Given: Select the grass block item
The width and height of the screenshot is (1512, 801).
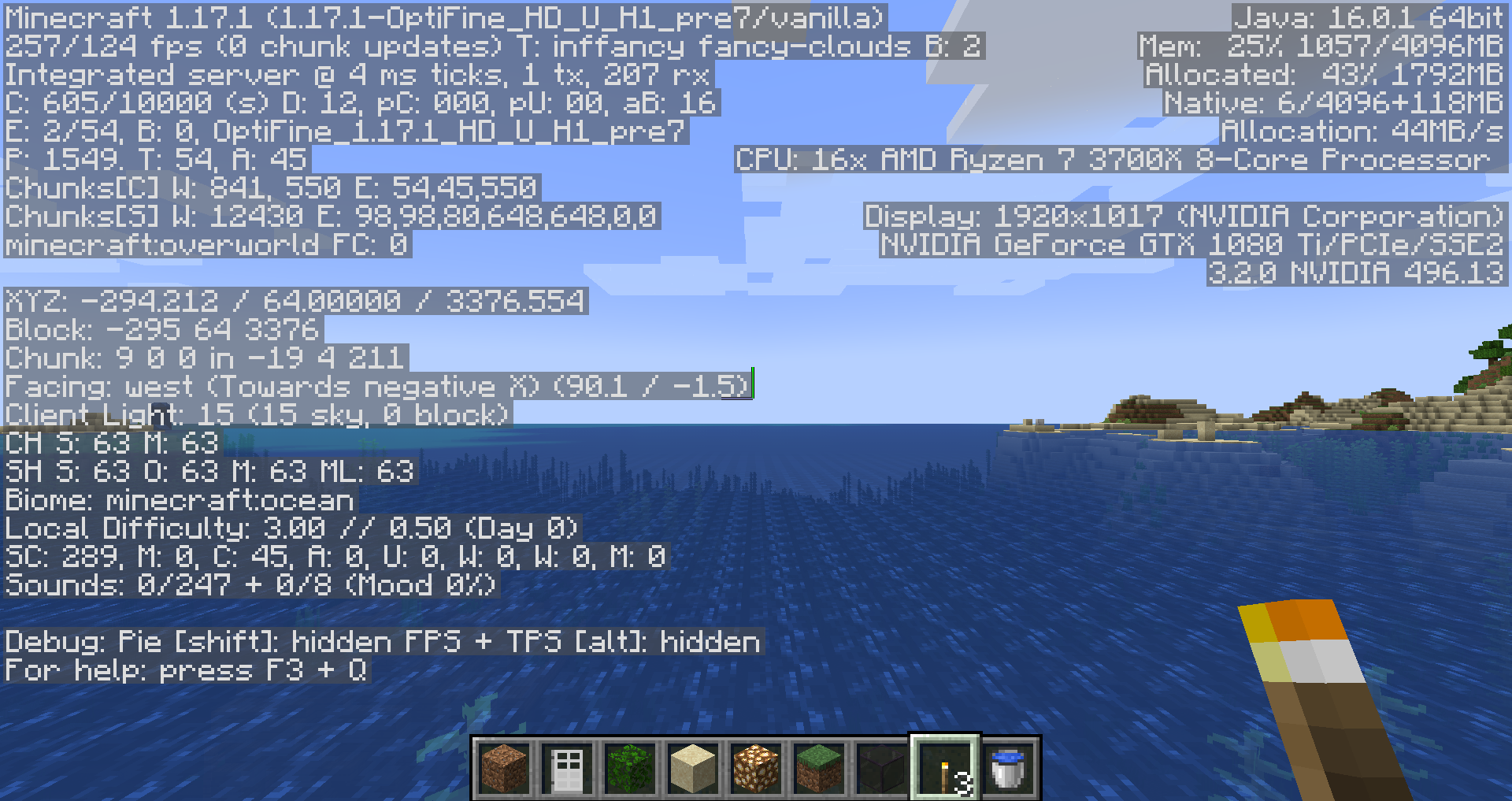Looking at the screenshot, I should 818,769.
